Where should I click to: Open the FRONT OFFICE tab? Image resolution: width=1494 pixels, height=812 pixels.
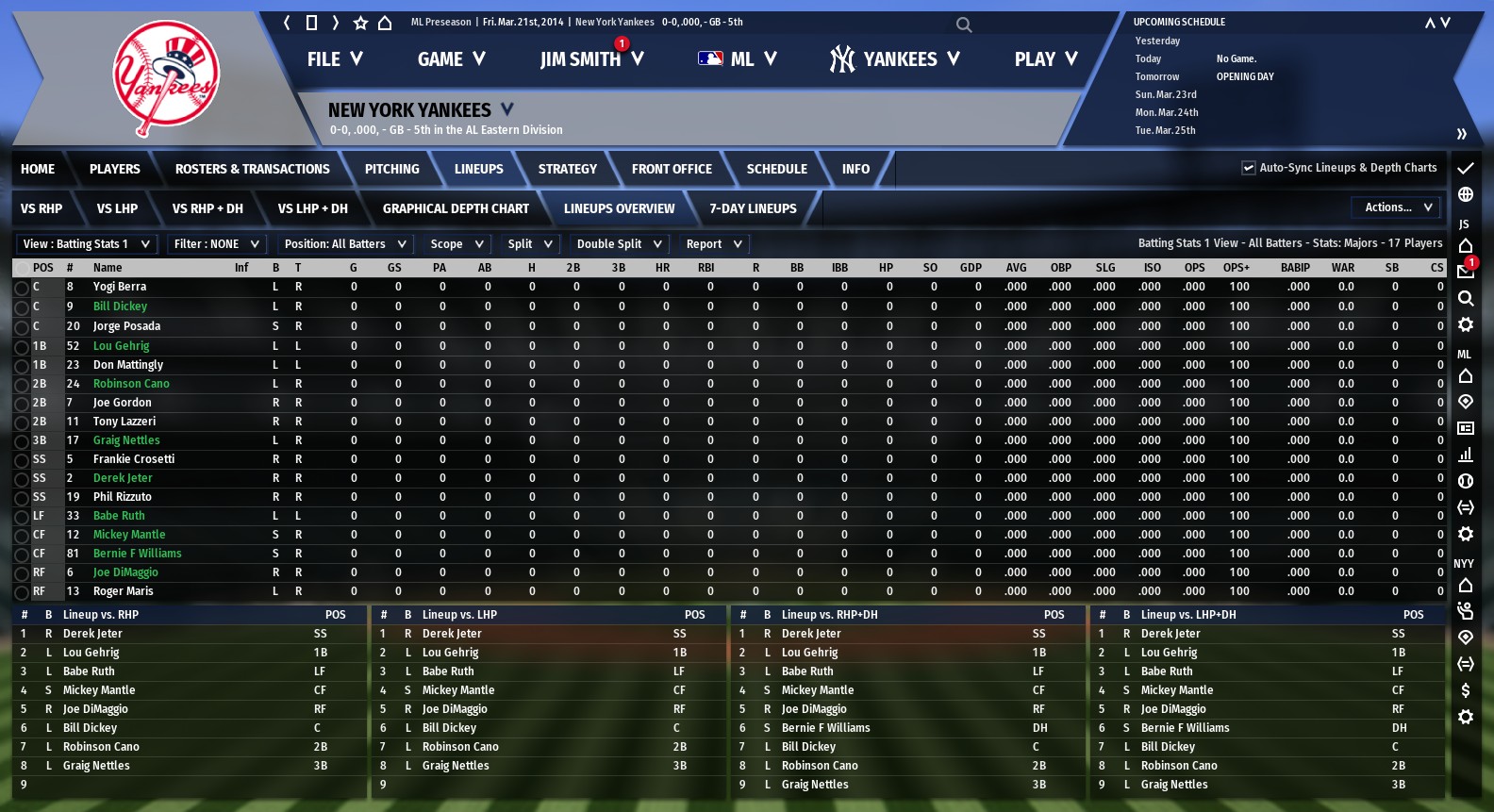672,169
